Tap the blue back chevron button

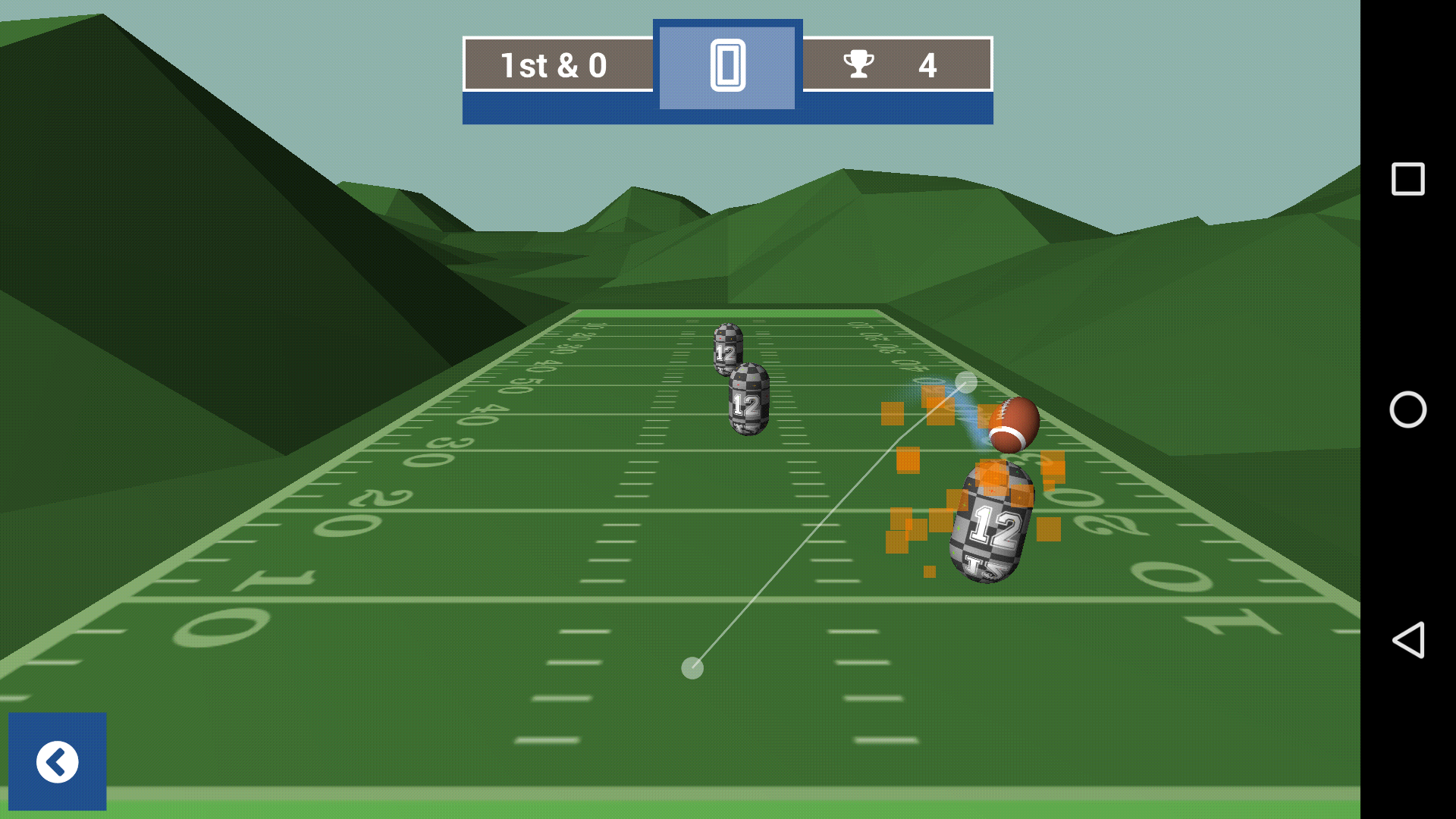click(x=57, y=762)
